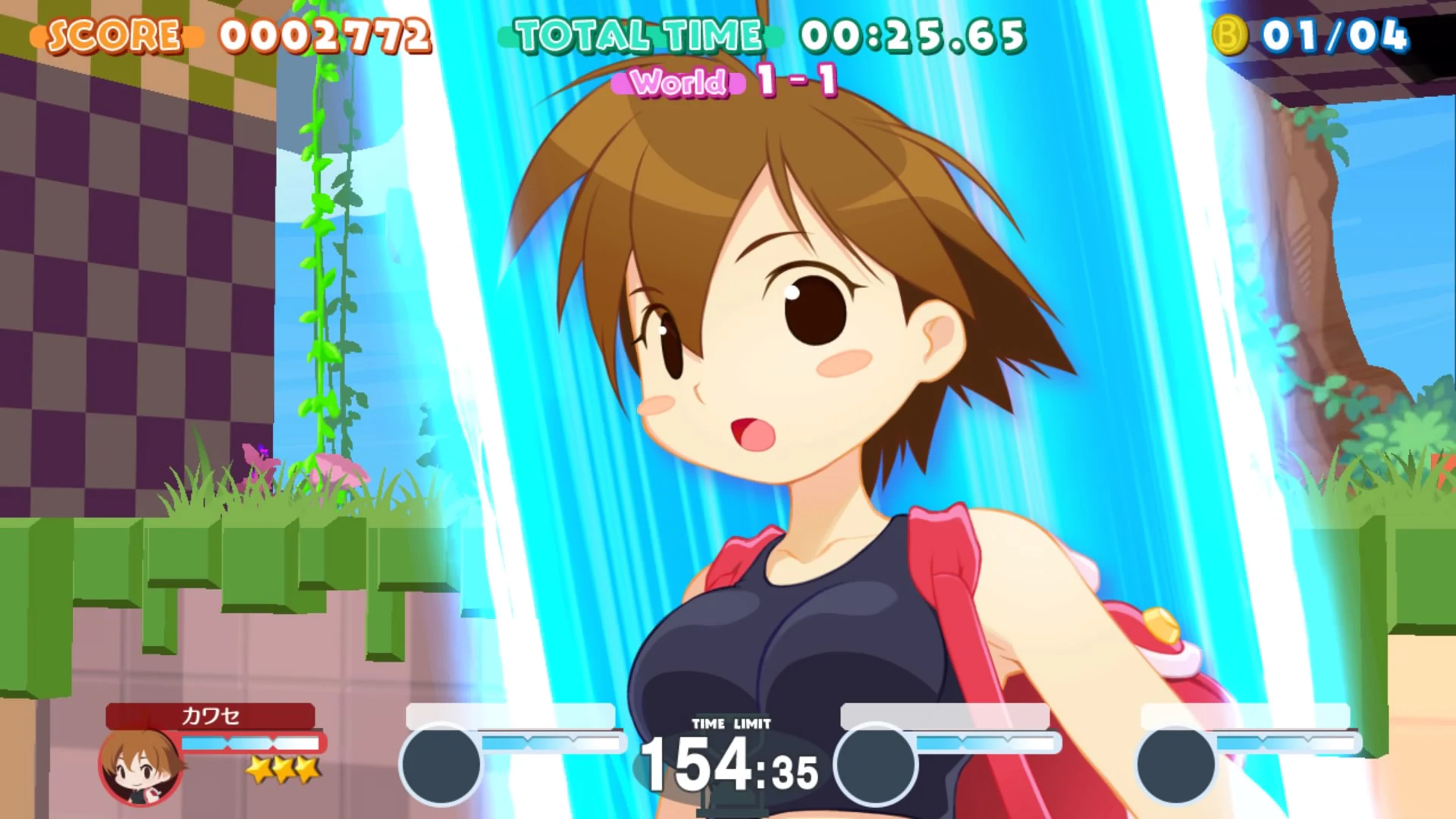Select the gold B coin icon

[x=1229, y=33]
